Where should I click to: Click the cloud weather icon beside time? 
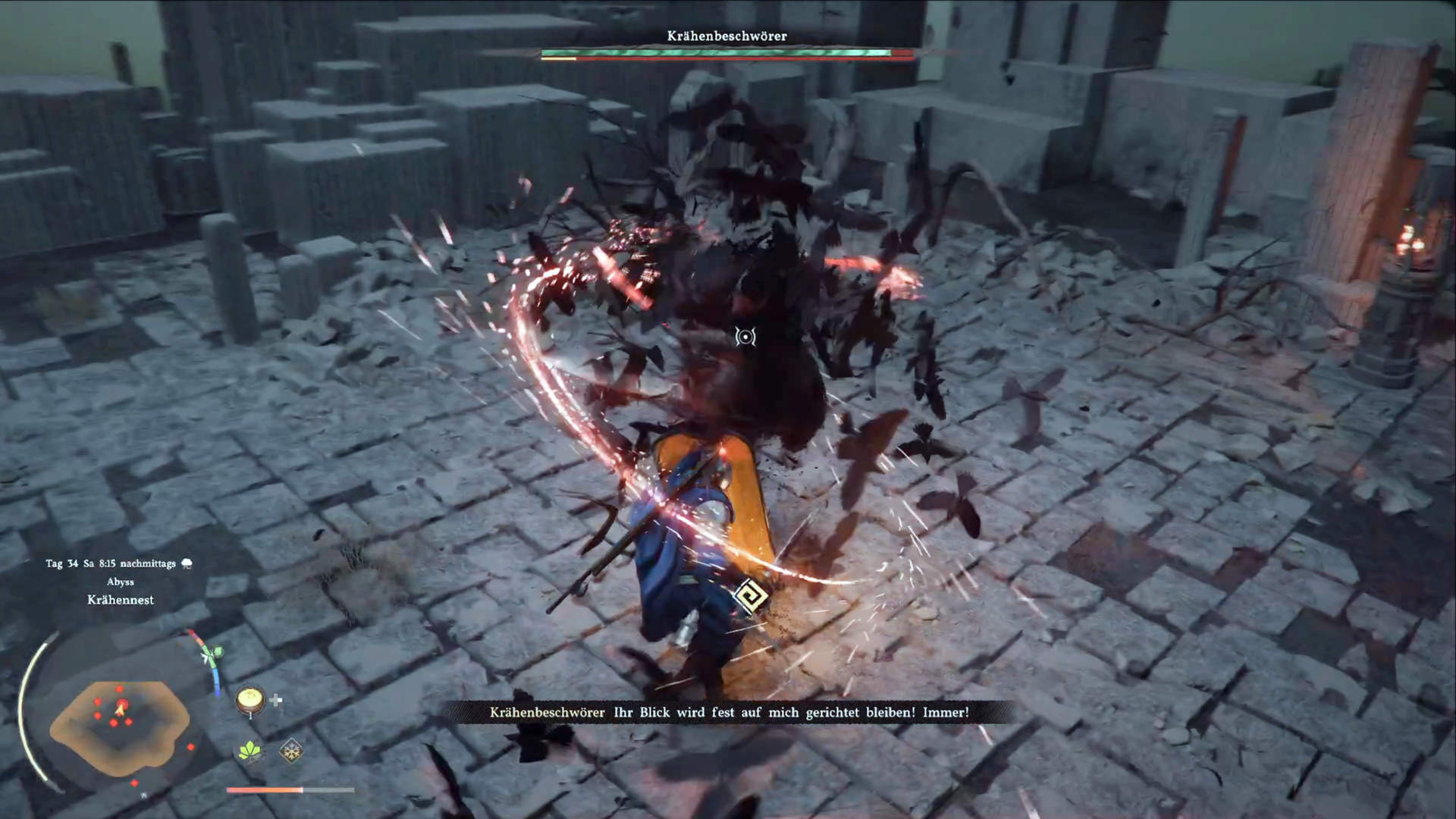pos(187,563)
